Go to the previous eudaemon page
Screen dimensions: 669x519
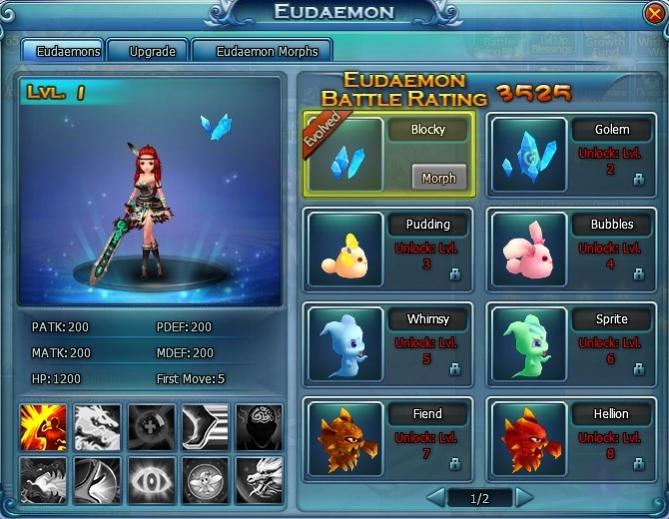click(436, 498)
